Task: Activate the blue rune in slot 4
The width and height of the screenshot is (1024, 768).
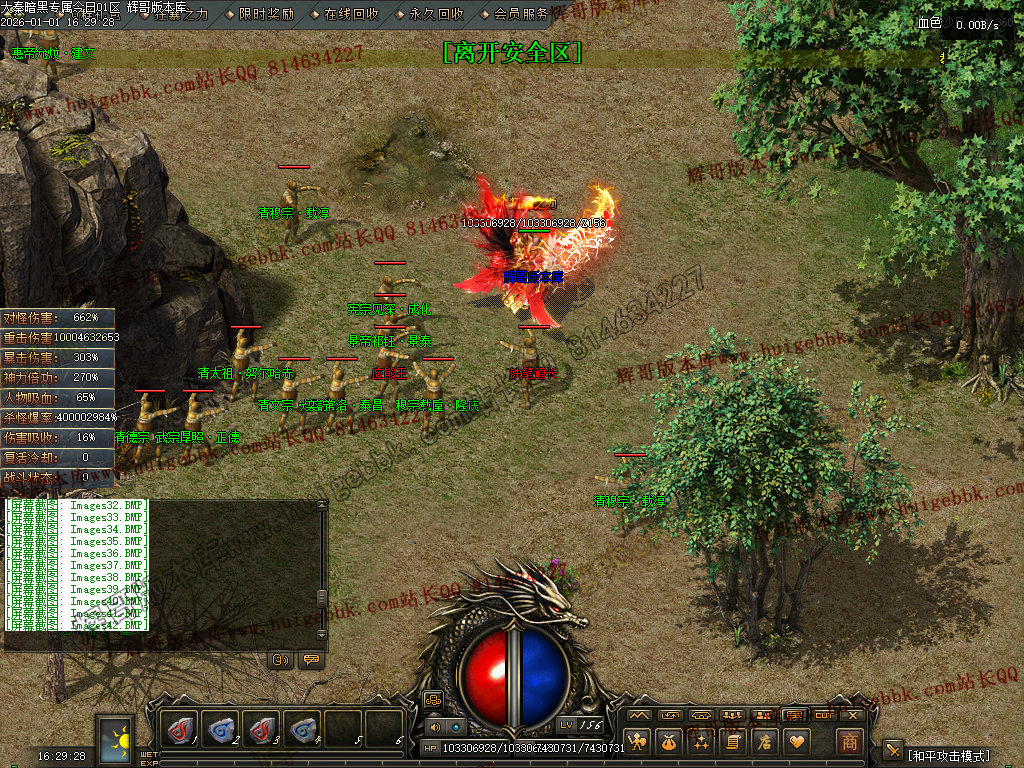Action: tap(303, 729)
